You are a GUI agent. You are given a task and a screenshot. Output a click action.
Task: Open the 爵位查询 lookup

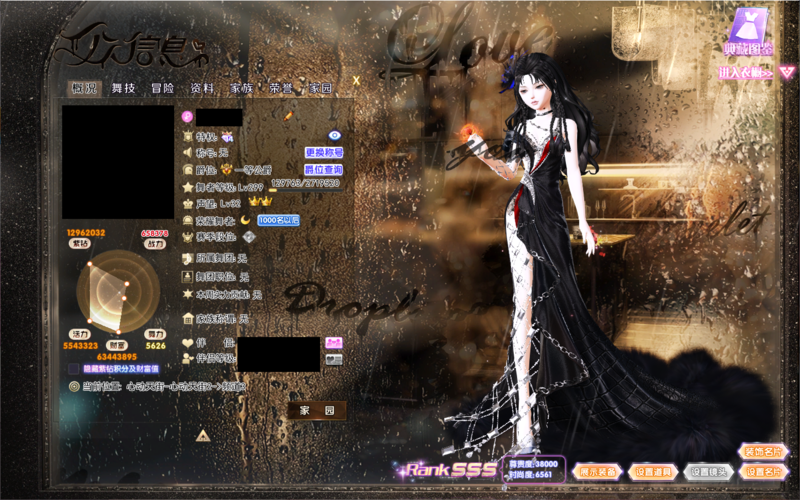[324, 170]
